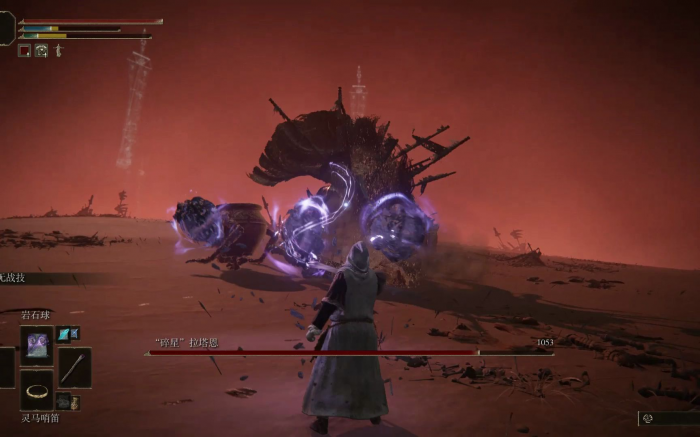Click the rune counter panel

point(668,419)
